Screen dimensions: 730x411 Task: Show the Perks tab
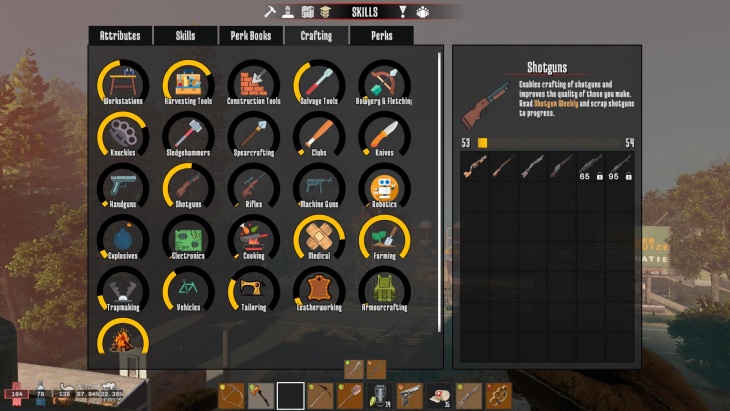(381, 36)
